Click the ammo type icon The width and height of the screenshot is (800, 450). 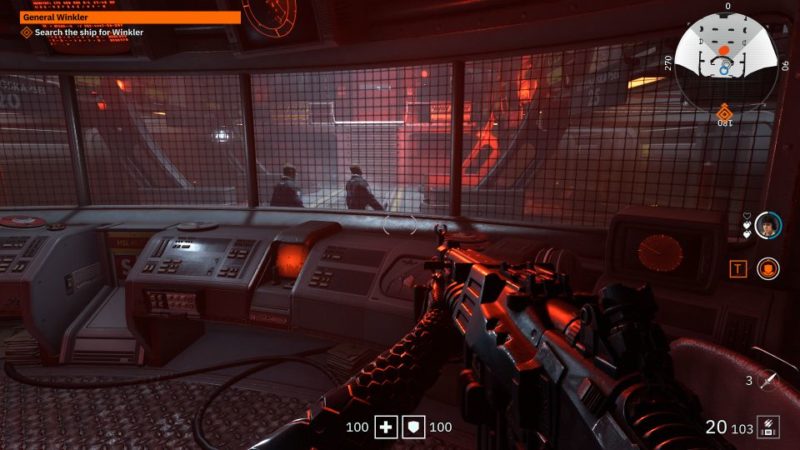pyautogui.click(x=768, y=427)
